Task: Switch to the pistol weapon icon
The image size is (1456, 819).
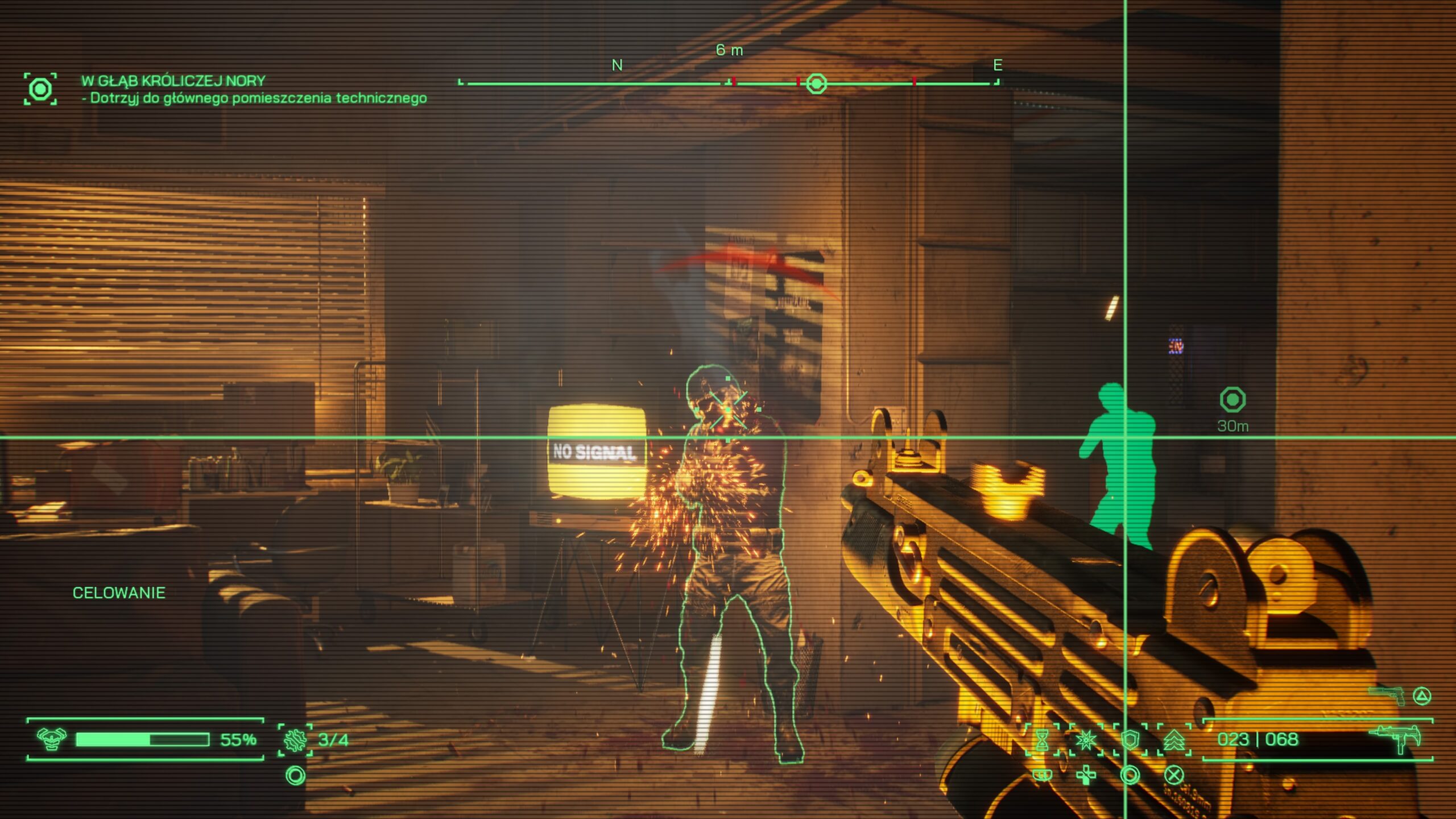Action: [x=1387, y=695]
